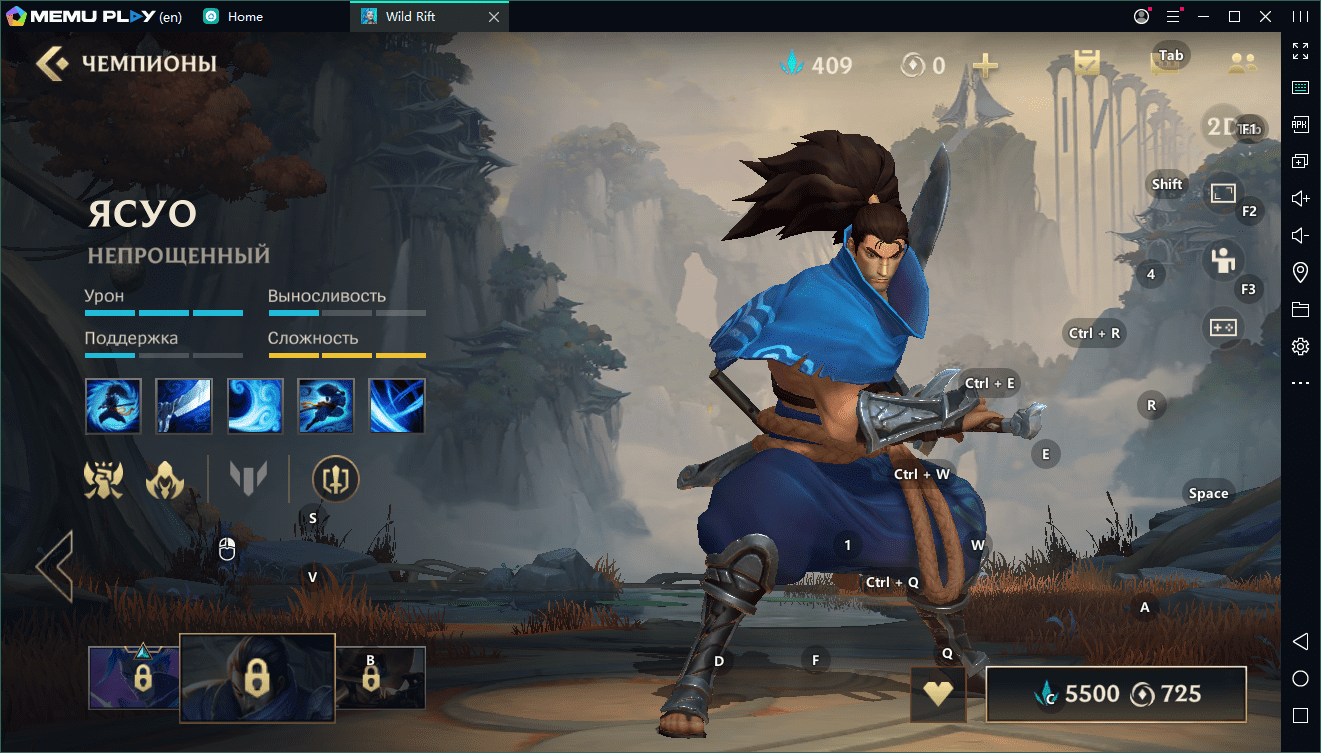Add Yasuo to wishlist with heart button
1321x753 pixels.
click(937, 694)
